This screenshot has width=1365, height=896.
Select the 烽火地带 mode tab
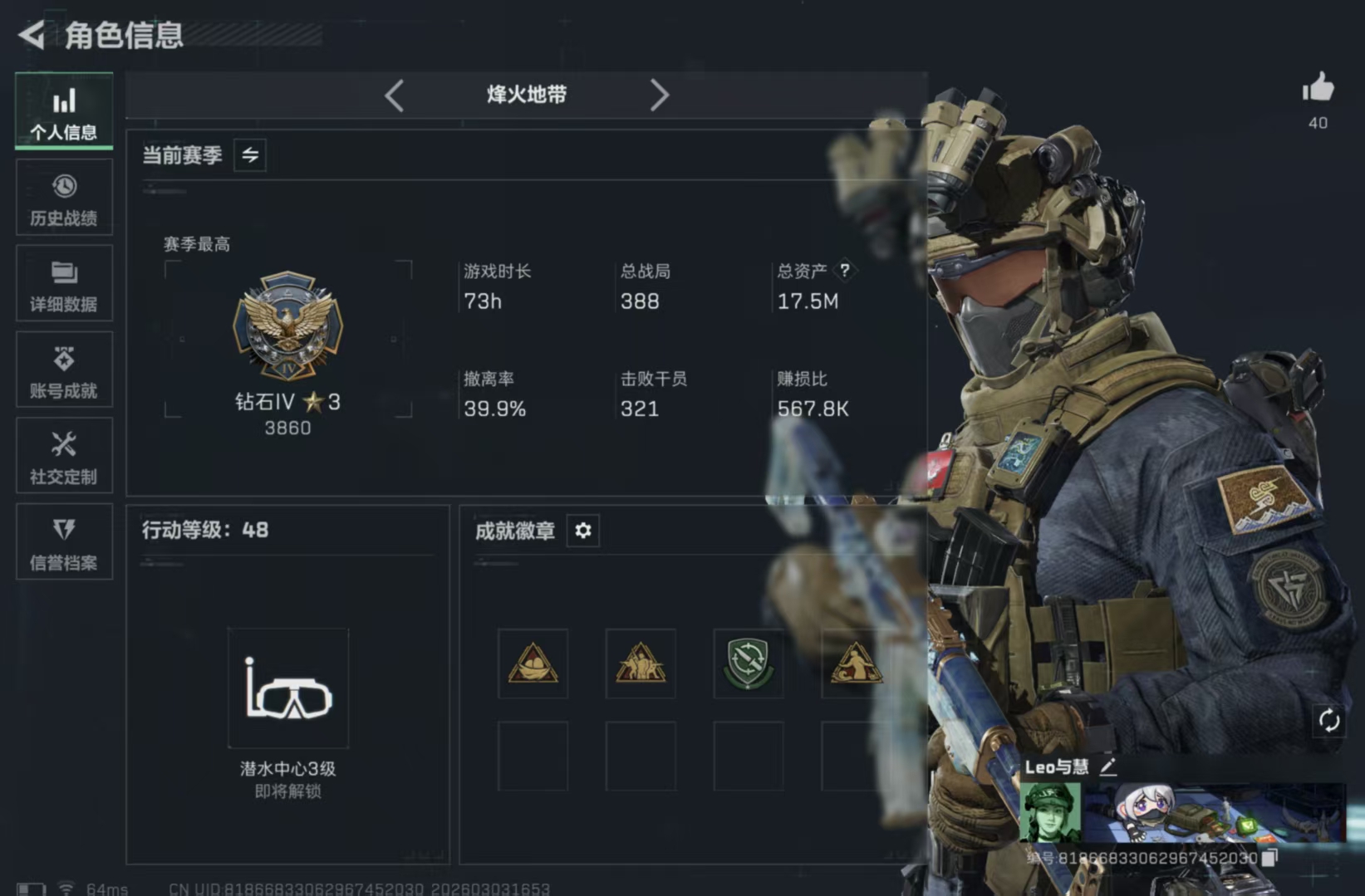(x=526, y=95)
